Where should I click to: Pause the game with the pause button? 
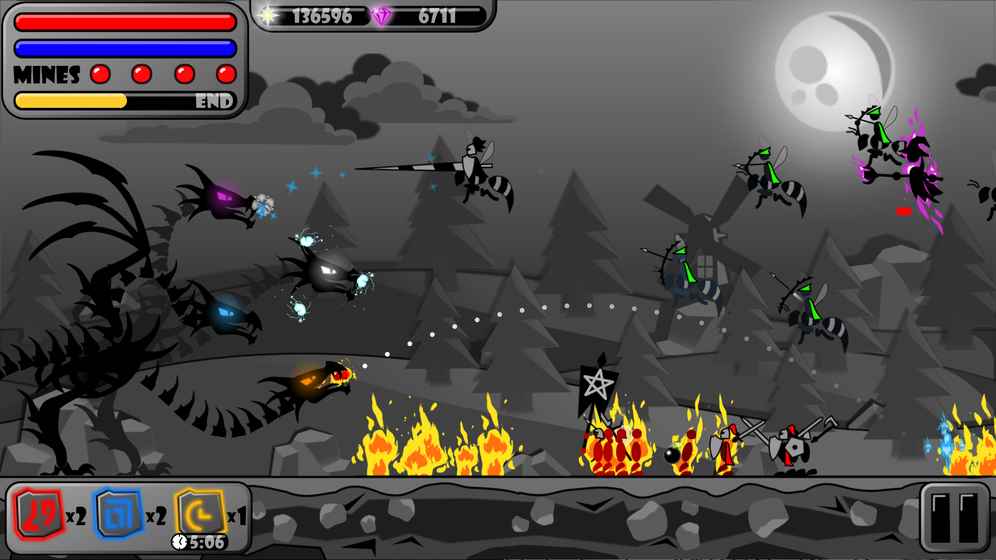953,518
